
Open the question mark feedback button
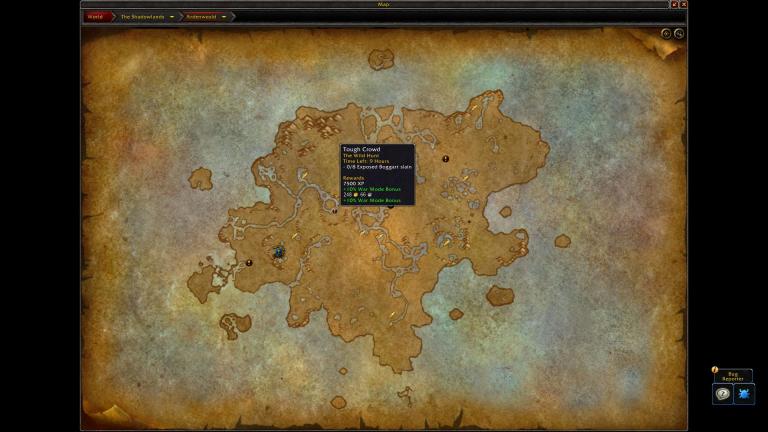coord(722,394)
